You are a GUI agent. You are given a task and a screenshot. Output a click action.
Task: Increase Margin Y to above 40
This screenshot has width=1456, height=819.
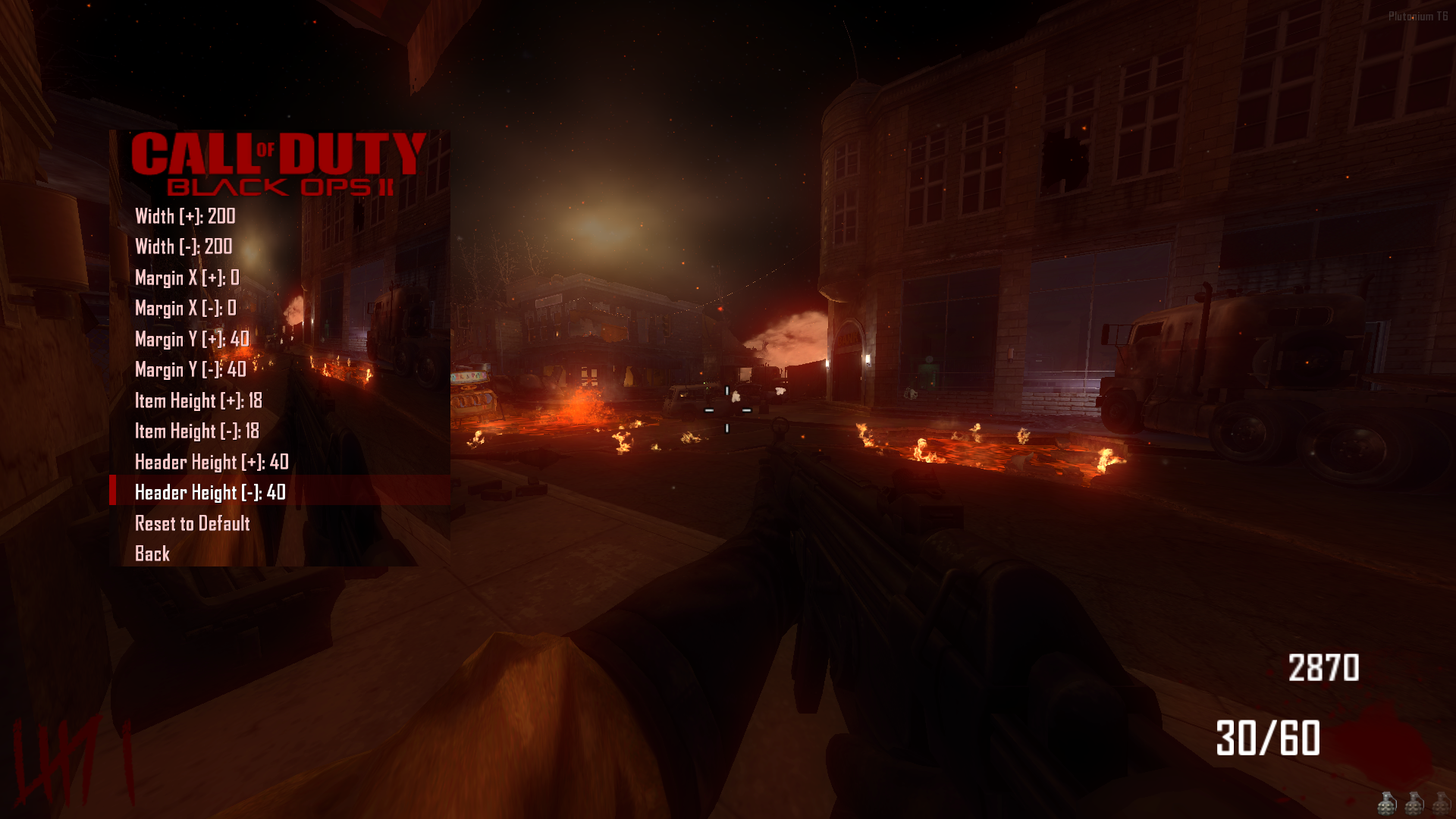point(191,340)
